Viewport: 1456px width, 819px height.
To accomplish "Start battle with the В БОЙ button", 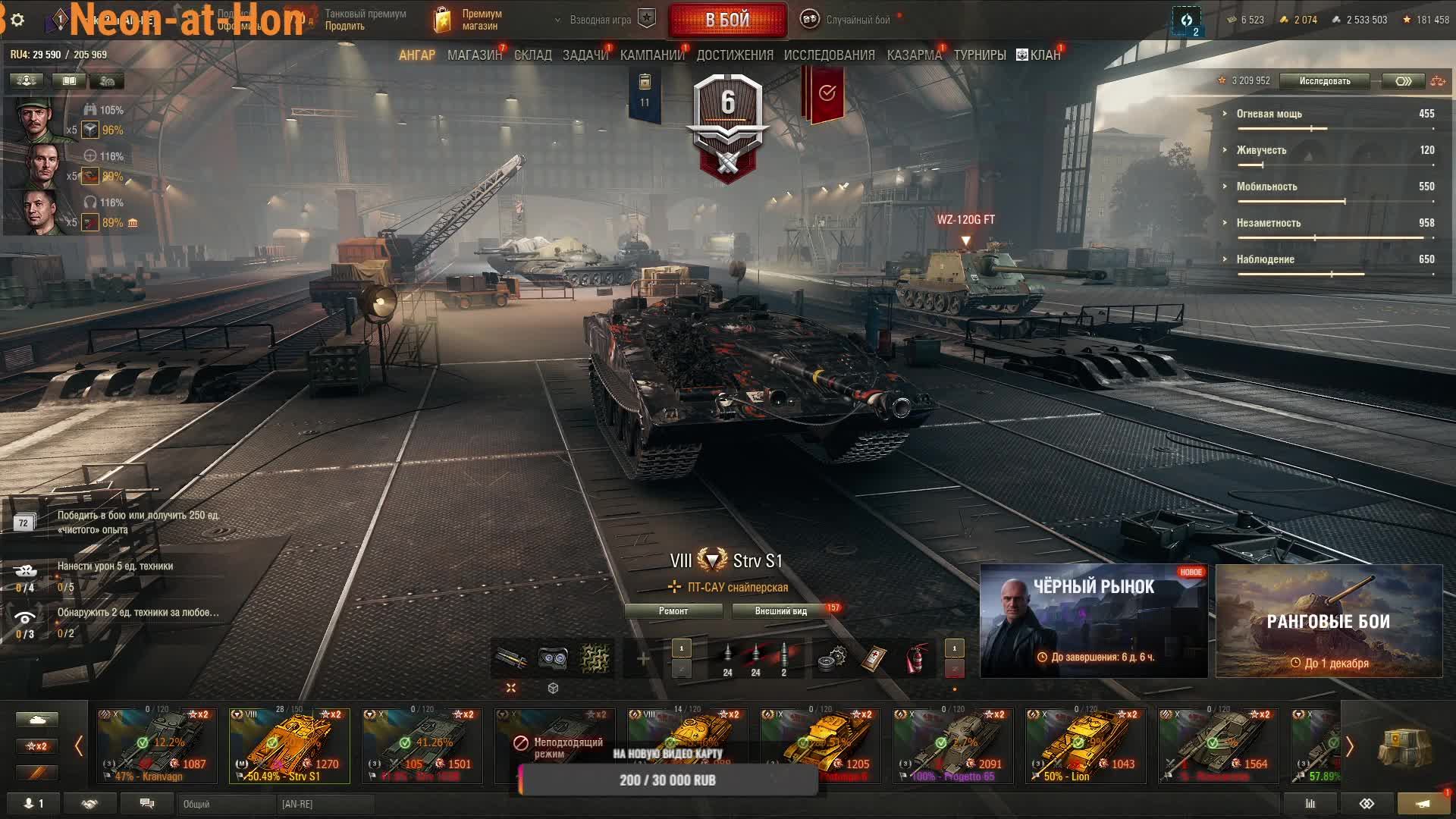I will click(x=727, y=20).
